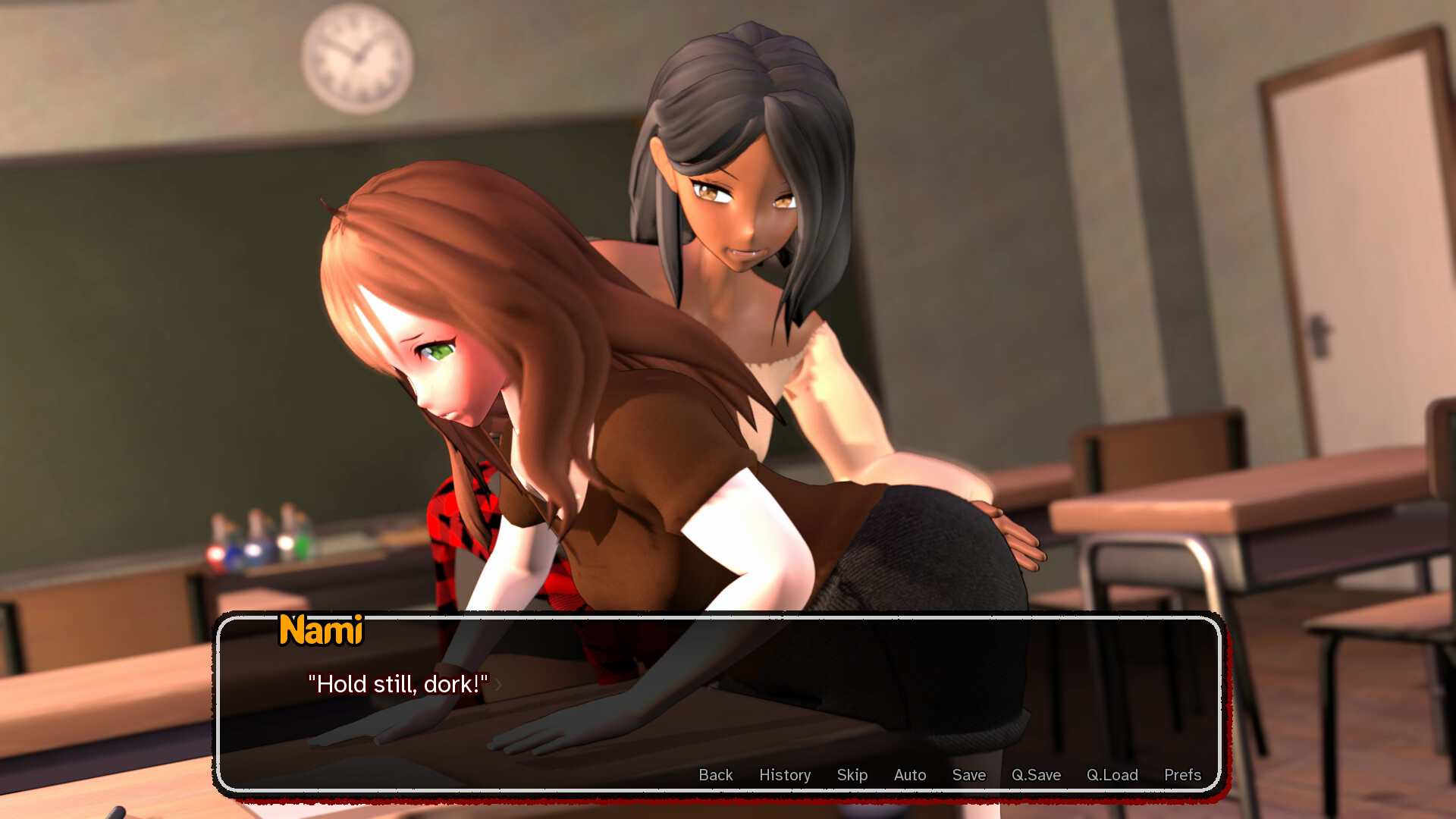
Task: Open the Prefs settings menu
Action: point(1181,775)
